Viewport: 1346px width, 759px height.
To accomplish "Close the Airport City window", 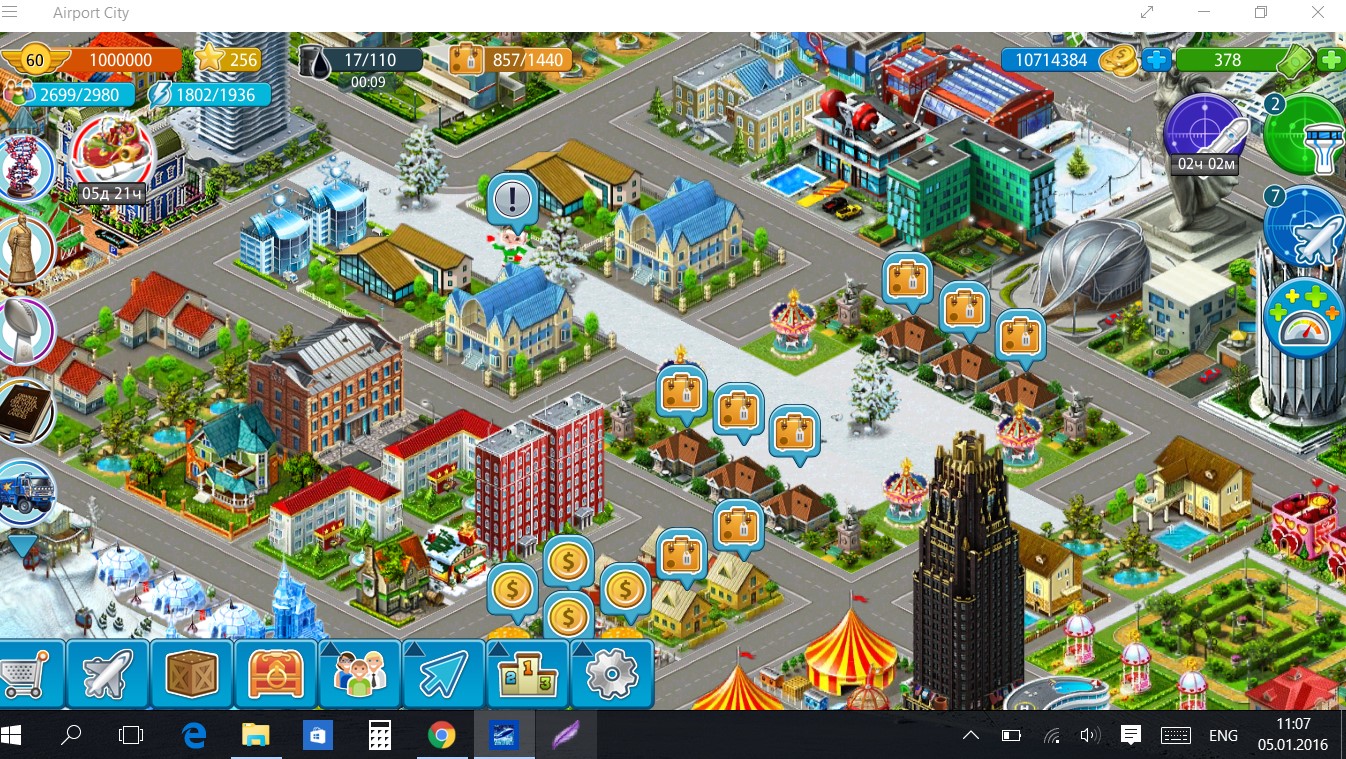I will 1318,13.
